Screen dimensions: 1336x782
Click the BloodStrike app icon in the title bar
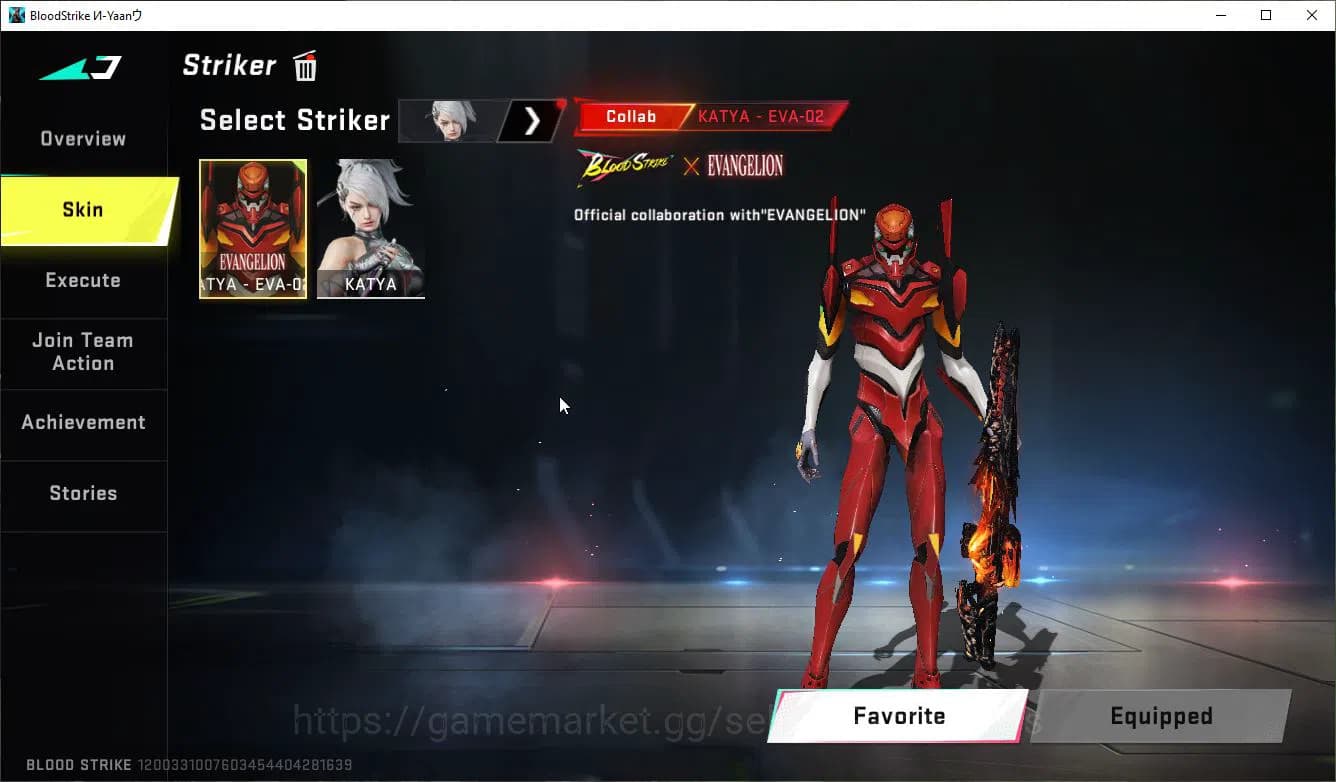(x=16, y=15)
